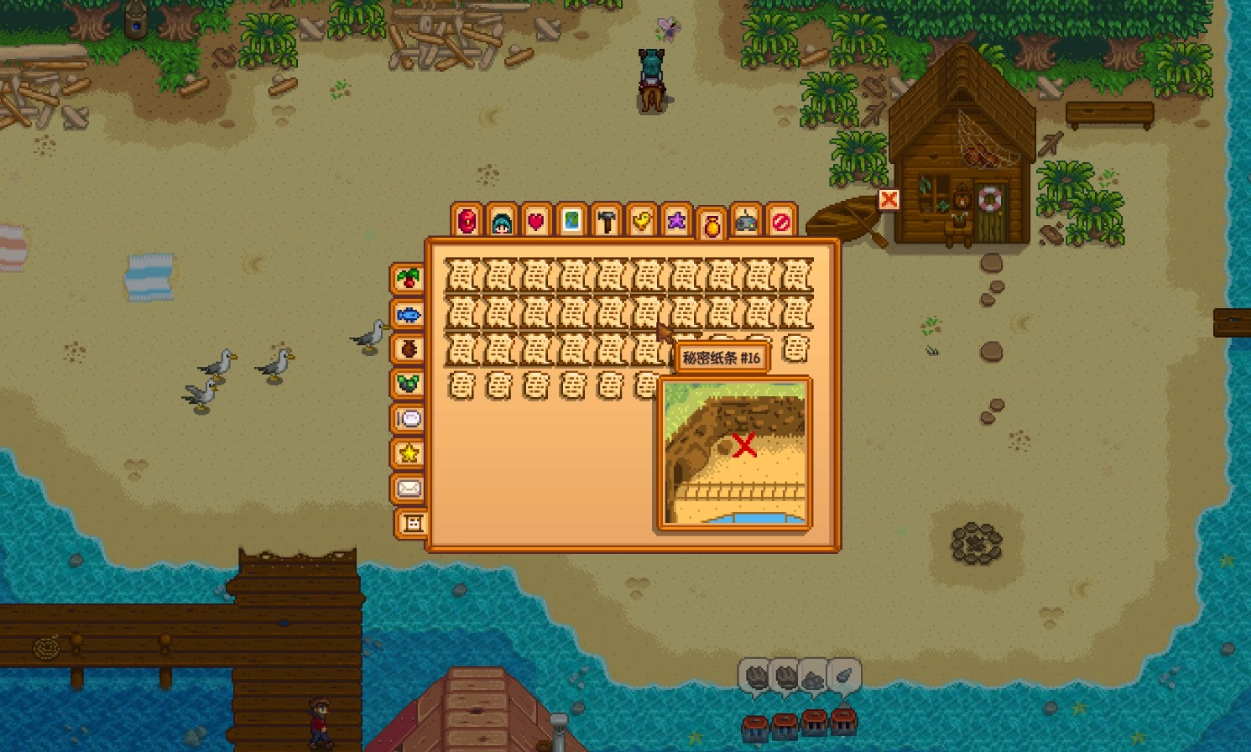The width and height of the screenshot is (1251, 752).
Task: Show the items shipped collection
Action: click(408, 279)
